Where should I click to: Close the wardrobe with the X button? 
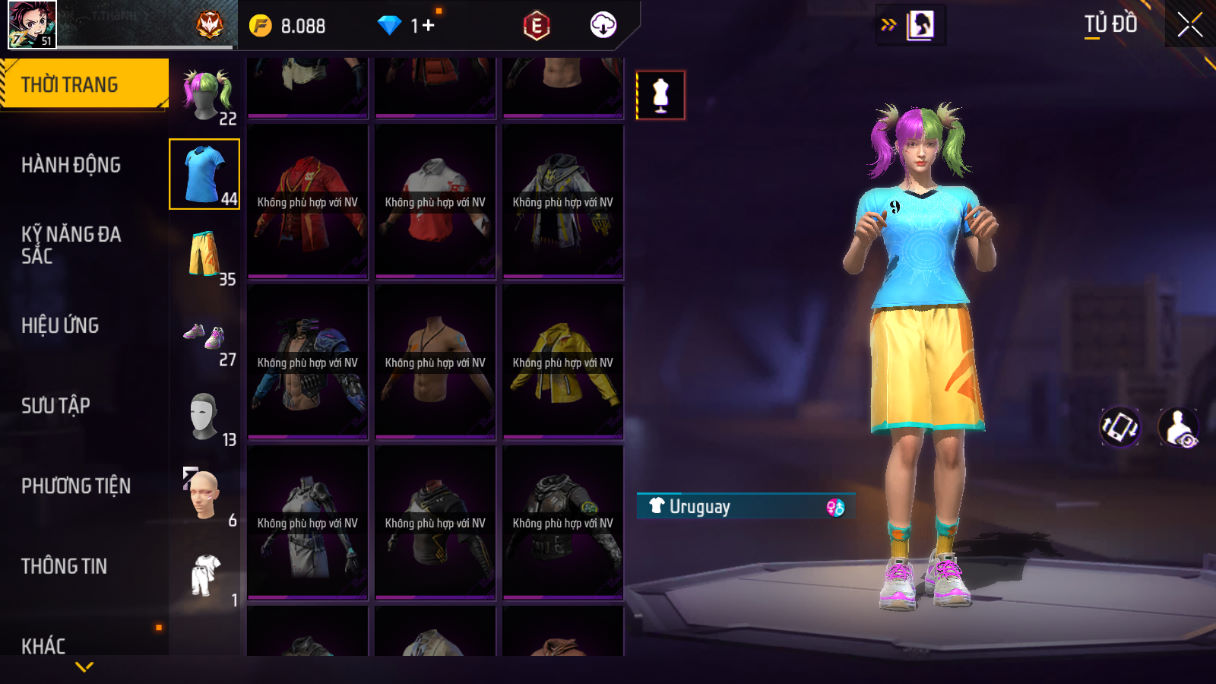click(1190, 25)
